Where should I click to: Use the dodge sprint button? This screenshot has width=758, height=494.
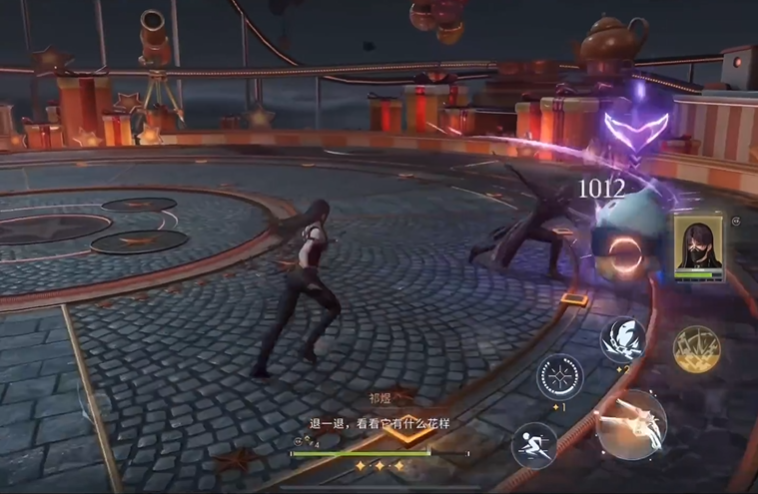(534, 445)
